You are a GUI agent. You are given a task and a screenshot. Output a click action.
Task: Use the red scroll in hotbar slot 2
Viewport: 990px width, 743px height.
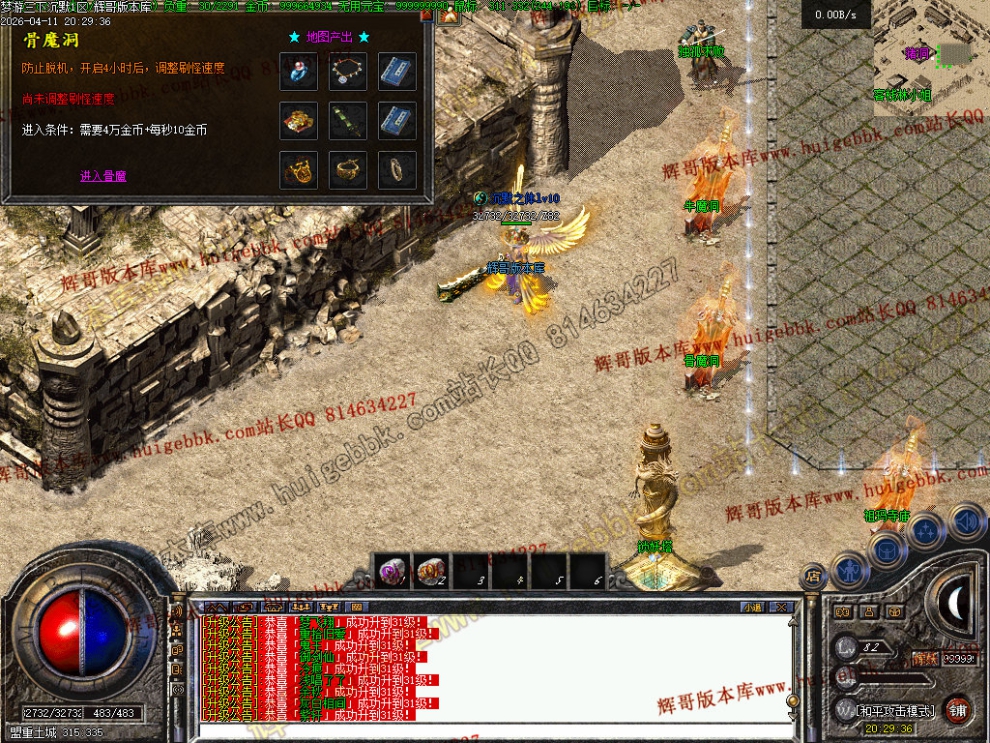click(430, 571)
